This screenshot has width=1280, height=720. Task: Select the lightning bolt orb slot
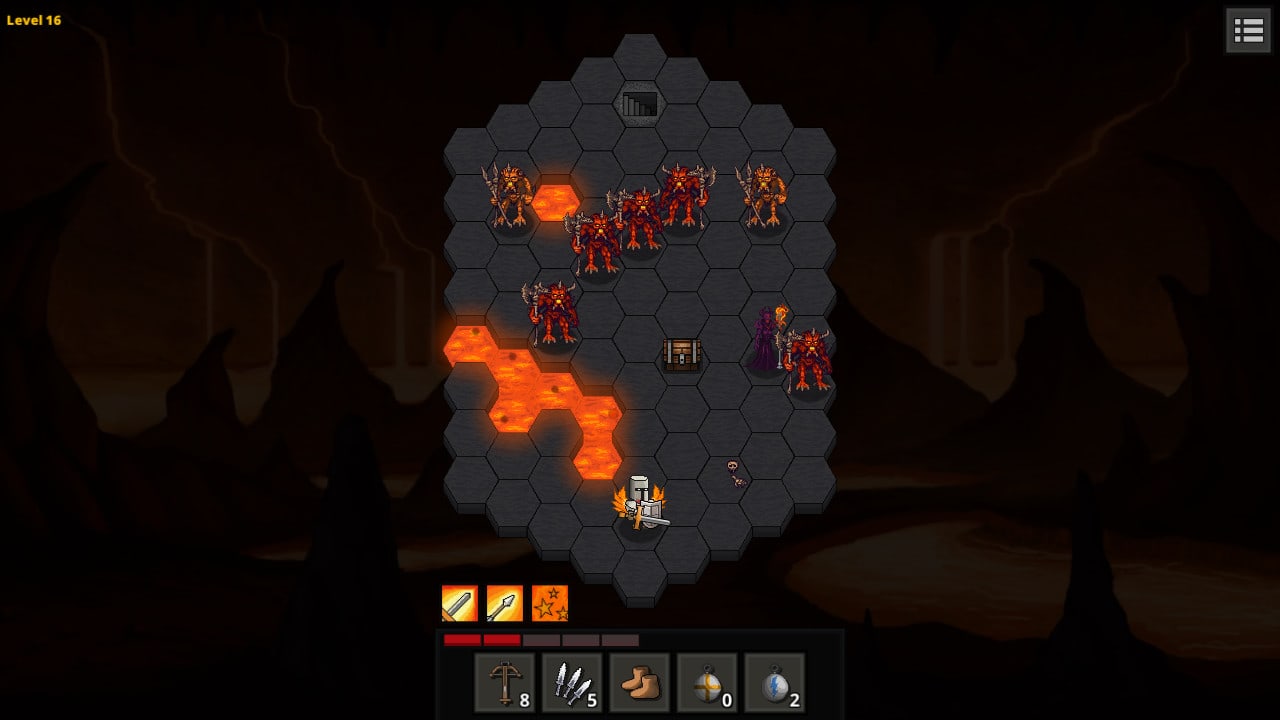point(774,683)
